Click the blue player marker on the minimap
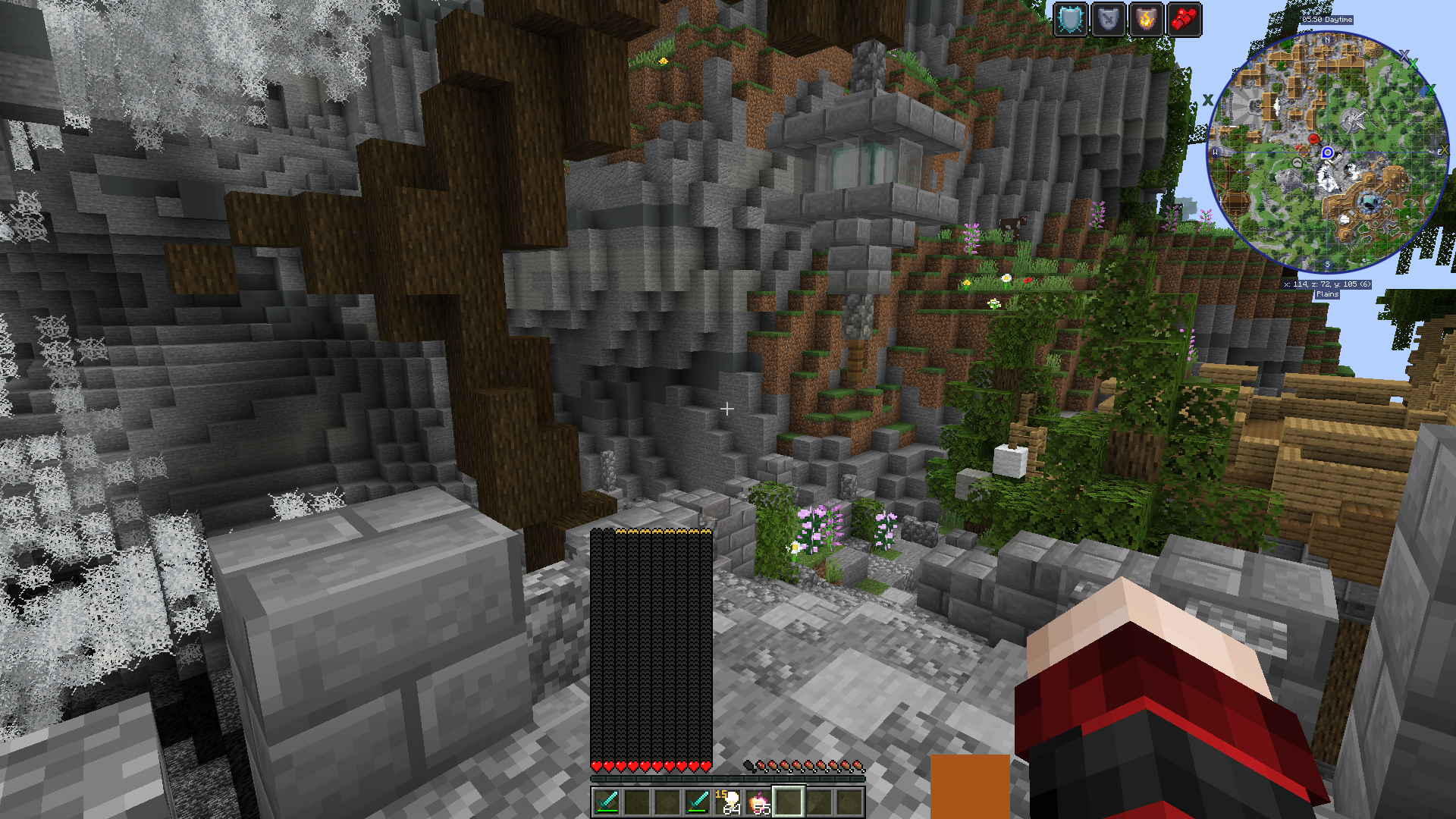Viewport: 1456px width, 819px height. tap(1327, 152)
